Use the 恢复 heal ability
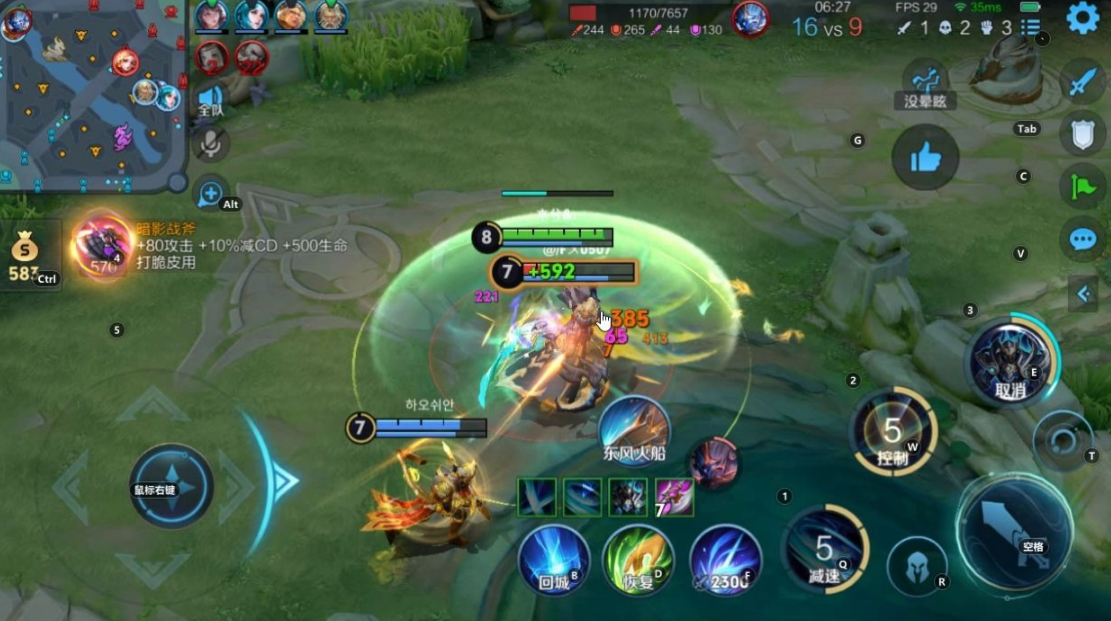1111x621 pixels. click(637, 559)
